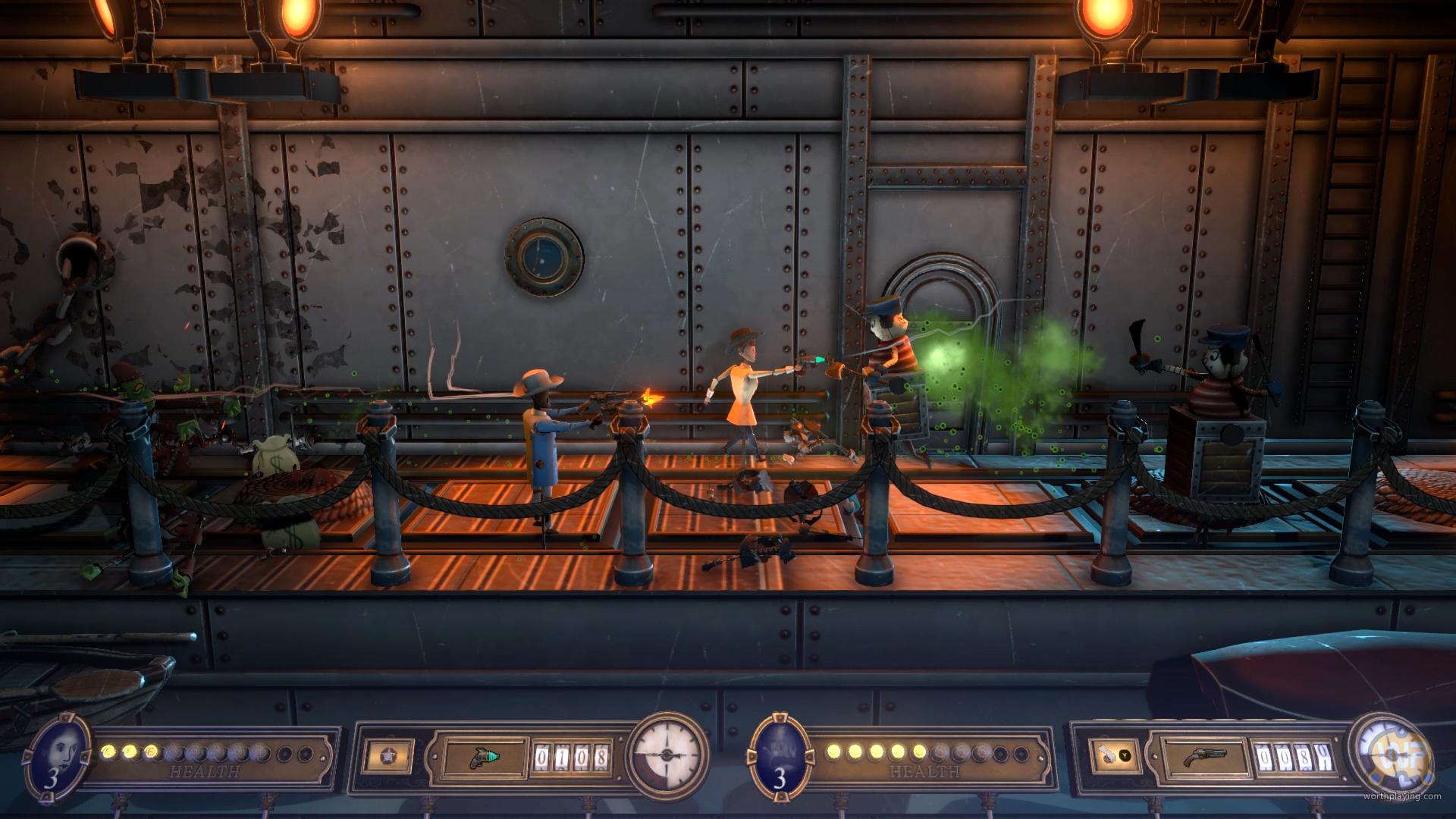Click the left player's clock dial
The width and height of the screenshot is (1456, 819).
669,755
